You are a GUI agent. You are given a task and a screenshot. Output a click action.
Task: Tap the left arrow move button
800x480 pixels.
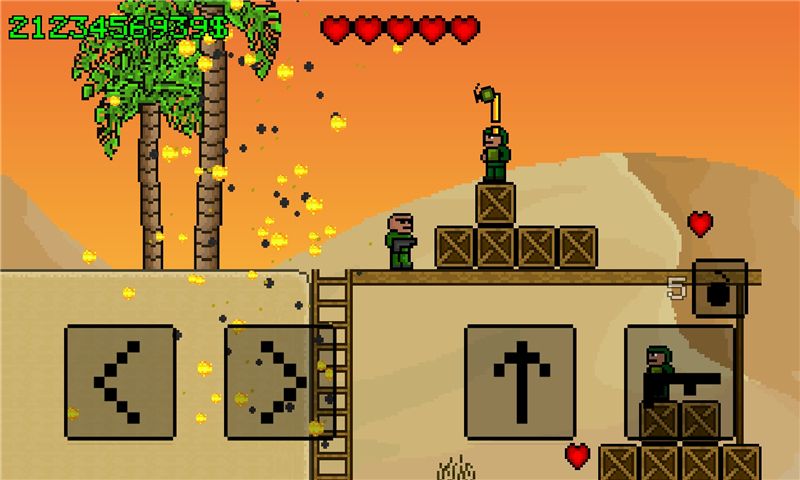119,382
